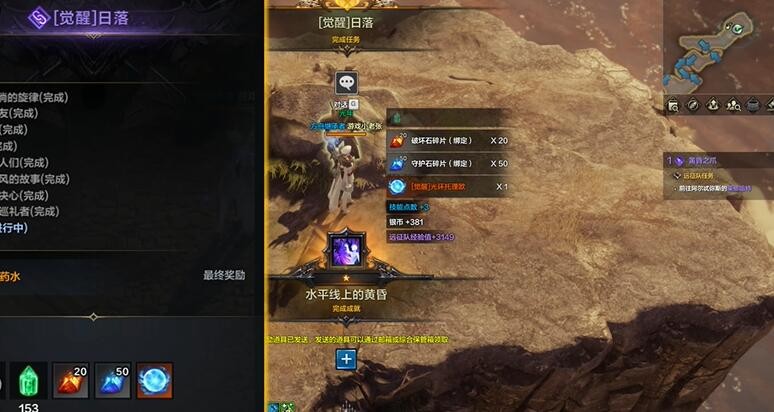Select the glowing blue orb reward slot

(155, 381)
